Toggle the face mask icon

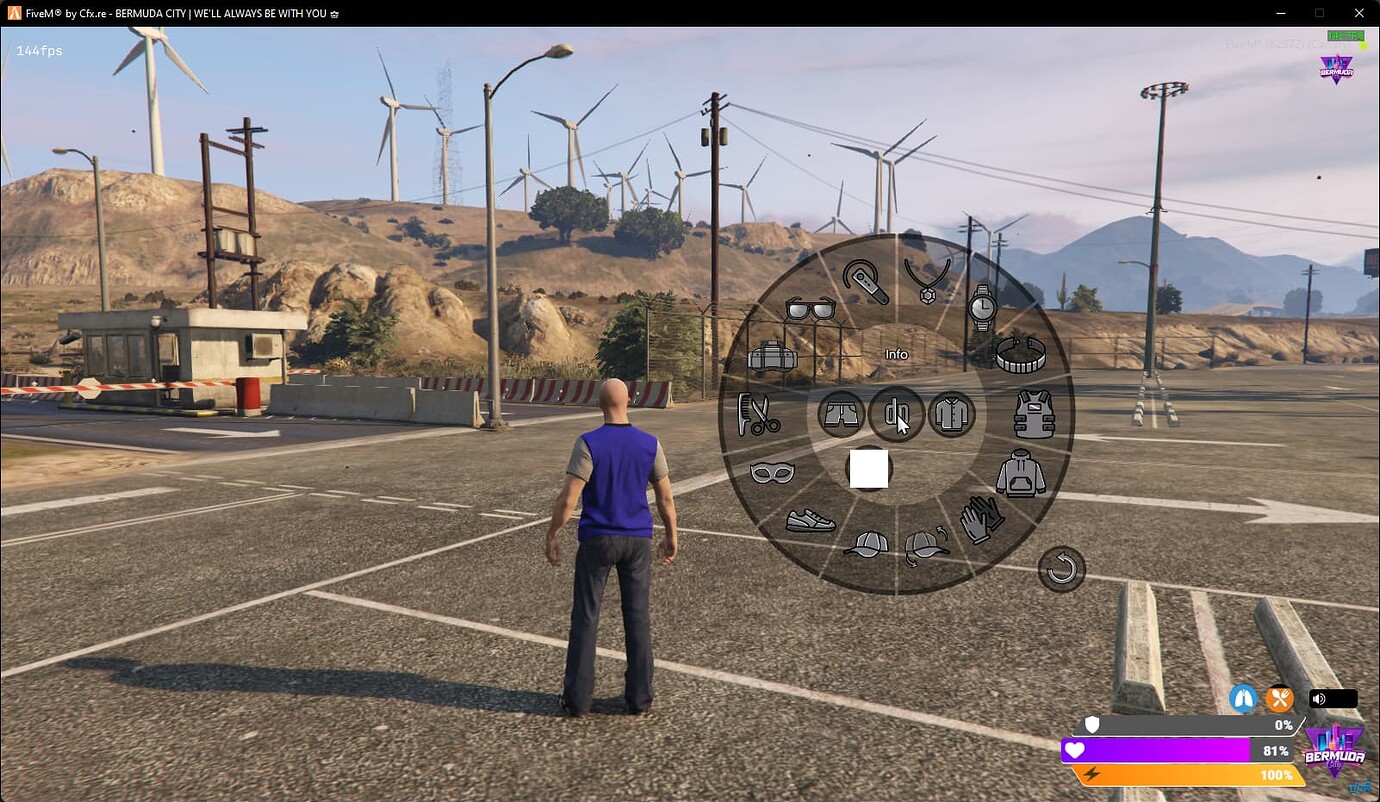(773, 472)
